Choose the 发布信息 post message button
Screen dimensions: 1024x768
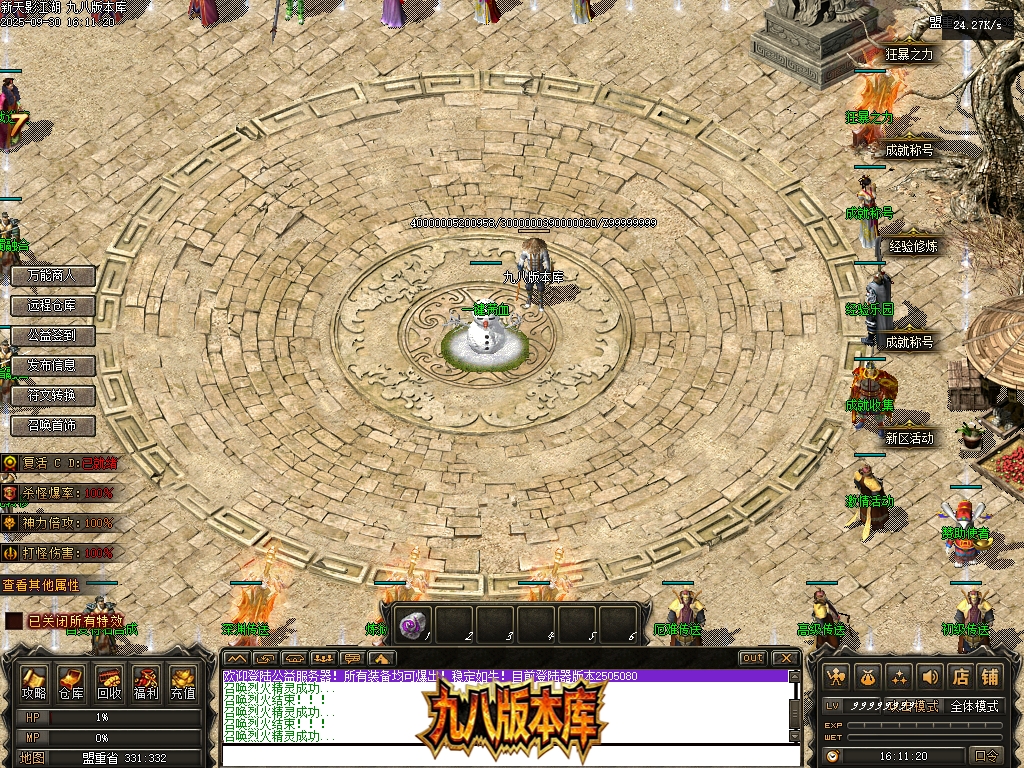coord(52,365)
